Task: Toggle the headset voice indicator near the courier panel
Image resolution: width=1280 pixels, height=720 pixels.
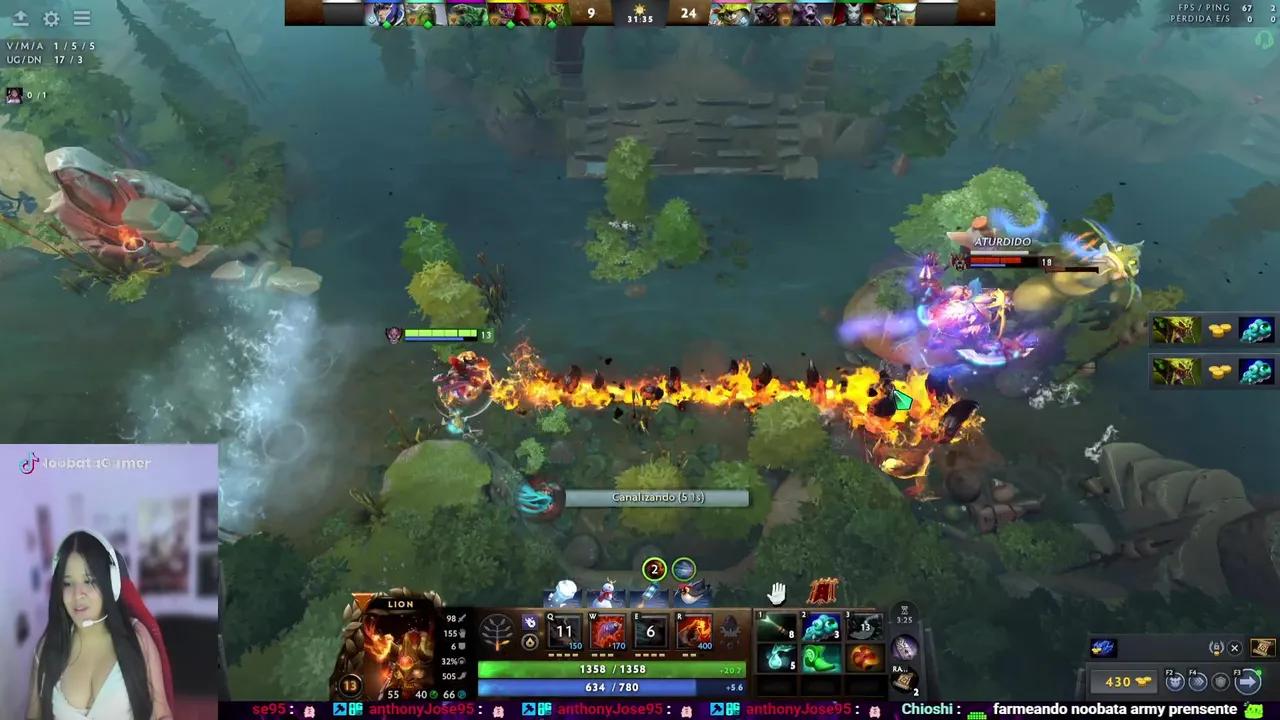Action: [1216, 649]
